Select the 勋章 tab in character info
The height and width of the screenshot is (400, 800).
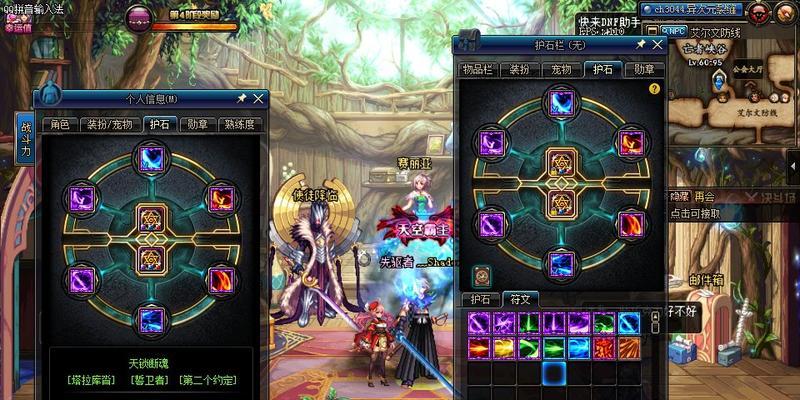coord(197,125)
